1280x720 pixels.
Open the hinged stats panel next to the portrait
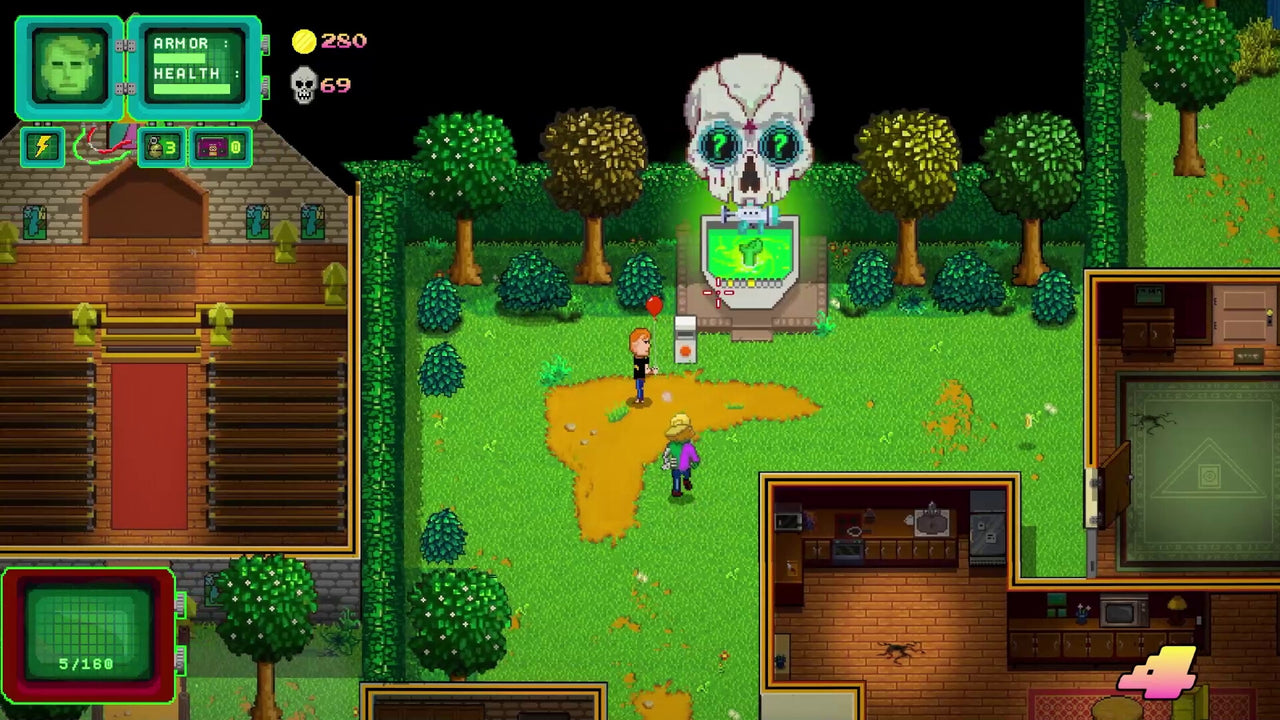[x=192, y=63]
